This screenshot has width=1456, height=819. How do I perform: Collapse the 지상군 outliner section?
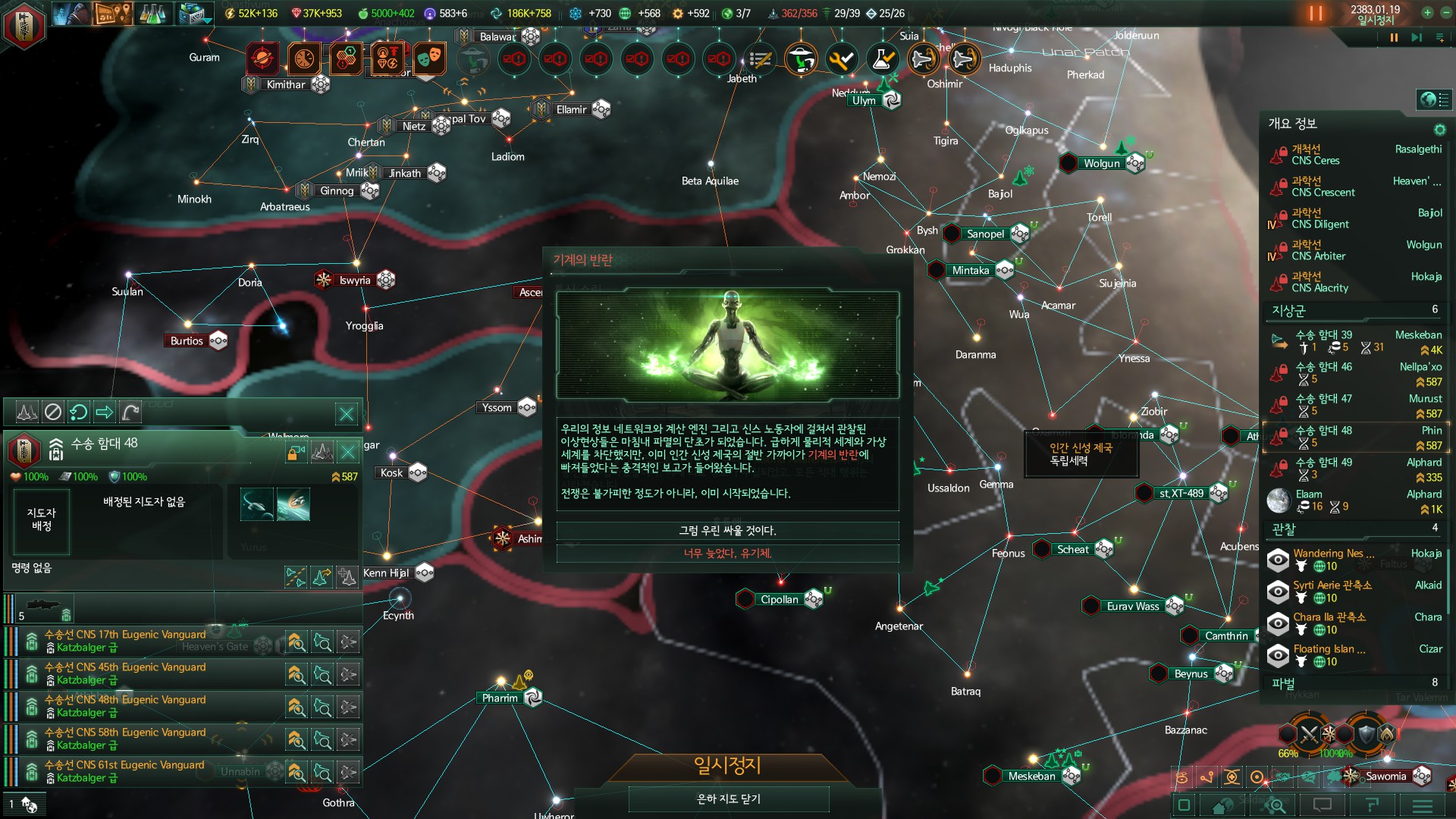coord(1289,310)
